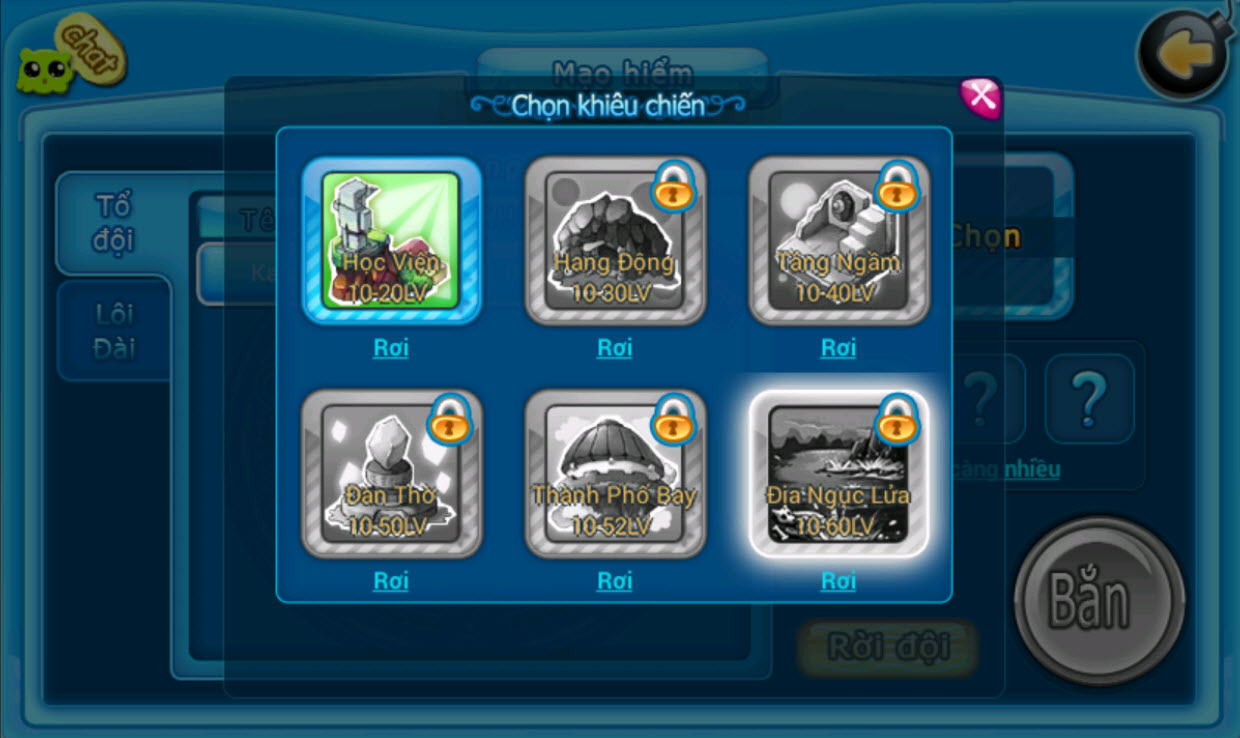
Task: Click the round Bắn fire button
Action: coord(1099,600)
